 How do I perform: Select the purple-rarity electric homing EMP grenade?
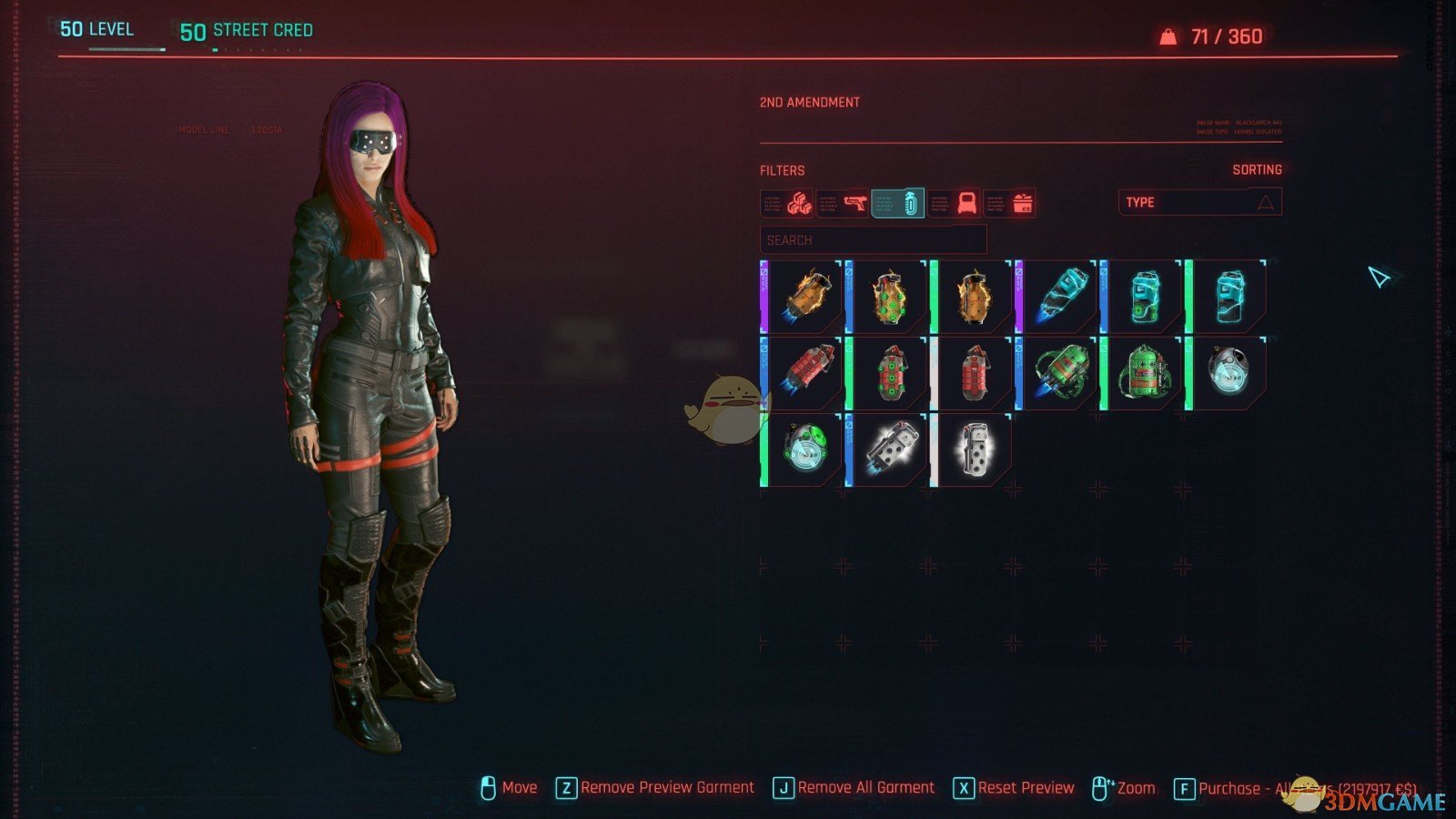tap(1058, 297)
